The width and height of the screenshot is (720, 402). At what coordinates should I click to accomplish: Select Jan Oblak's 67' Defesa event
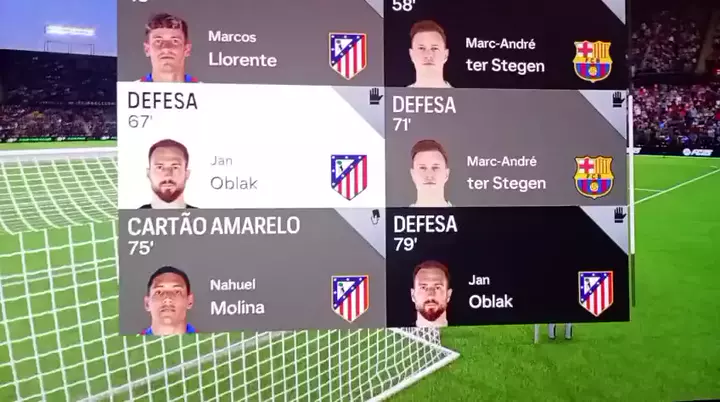click(x=251, y=146)
